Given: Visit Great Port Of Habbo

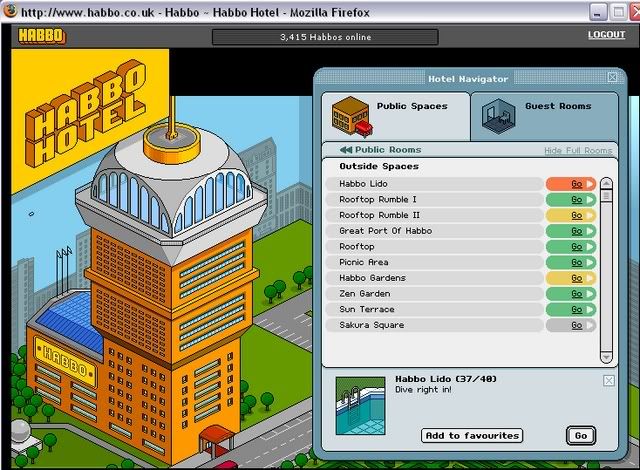Looking at the screenshot, I should [x=576, y=231].
